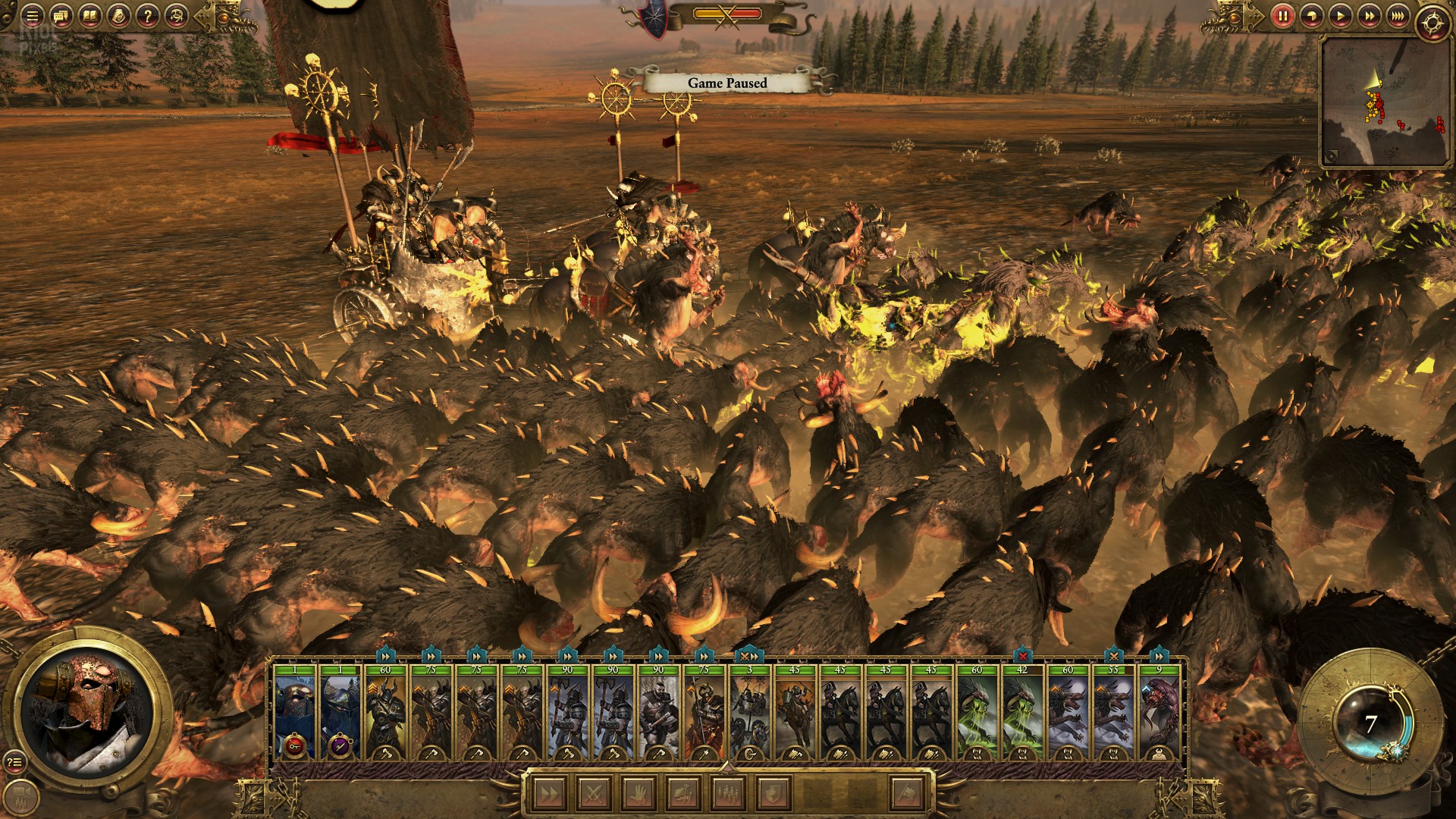Set battle to slow-motion speed
The width and height of the screenshot is (1456, 819).
click(1311, 15)
